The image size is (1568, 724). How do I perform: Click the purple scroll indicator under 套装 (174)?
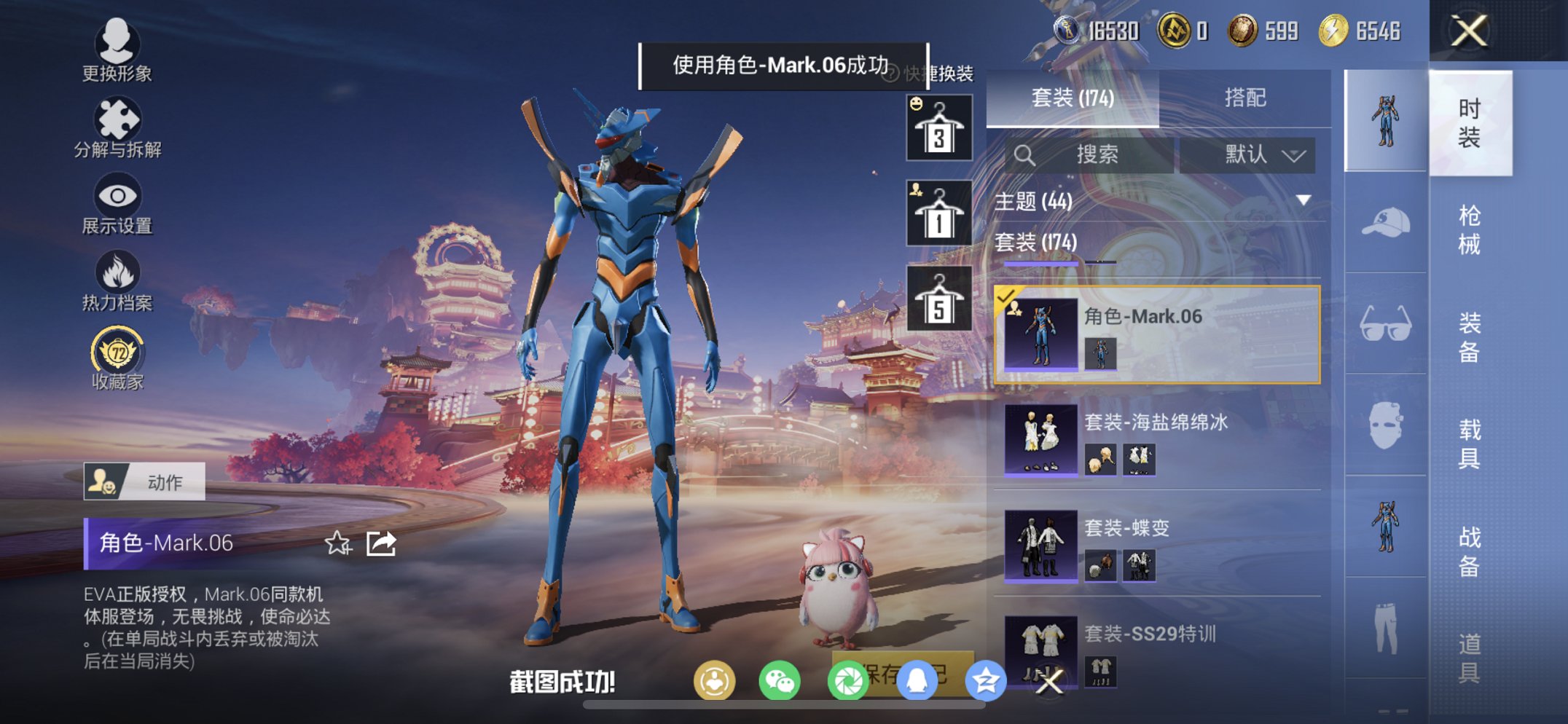(x=1040, y=264)
